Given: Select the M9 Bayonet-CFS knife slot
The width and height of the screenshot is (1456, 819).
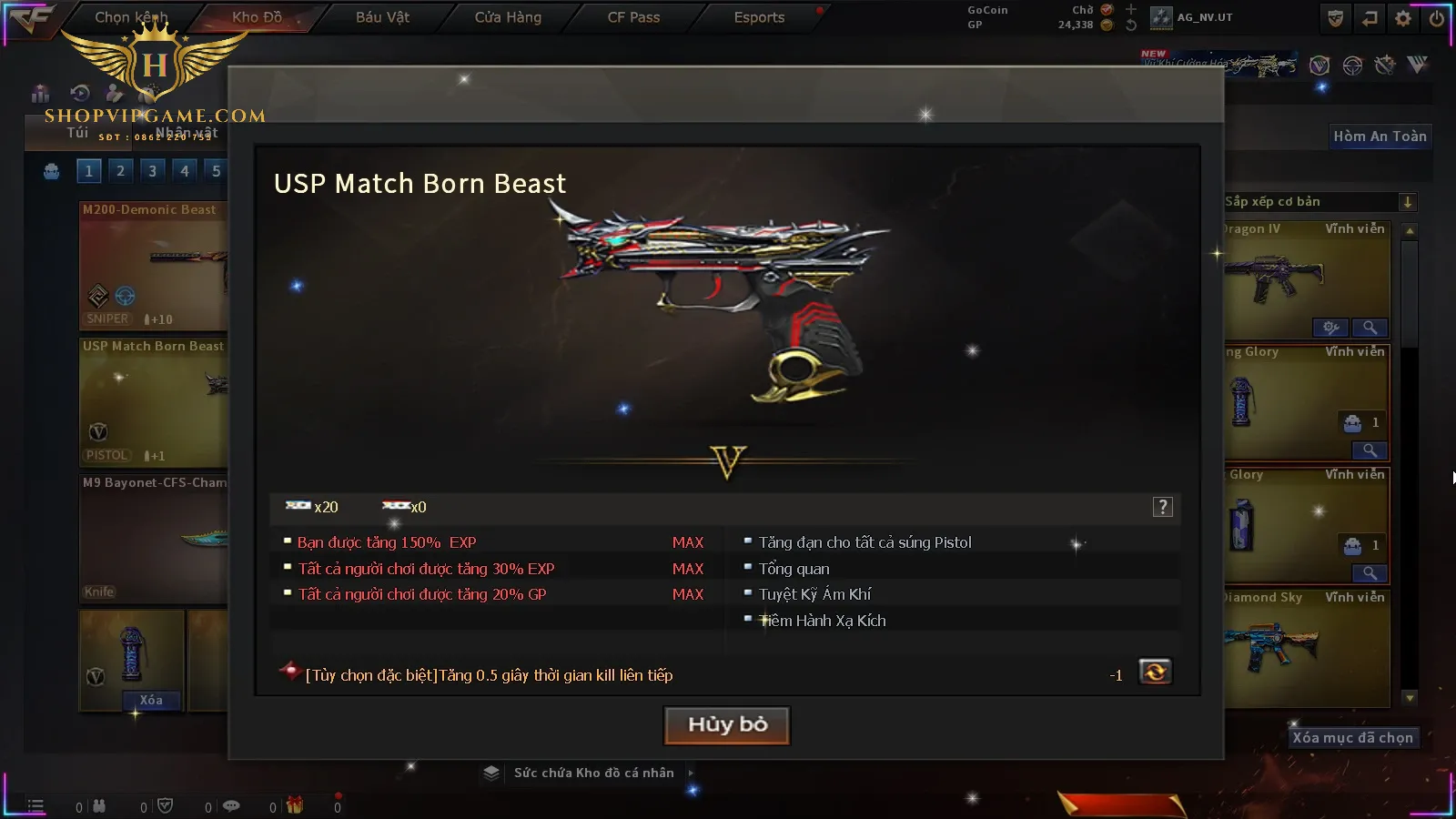Looking at the screenshot, I should [153, 539].
